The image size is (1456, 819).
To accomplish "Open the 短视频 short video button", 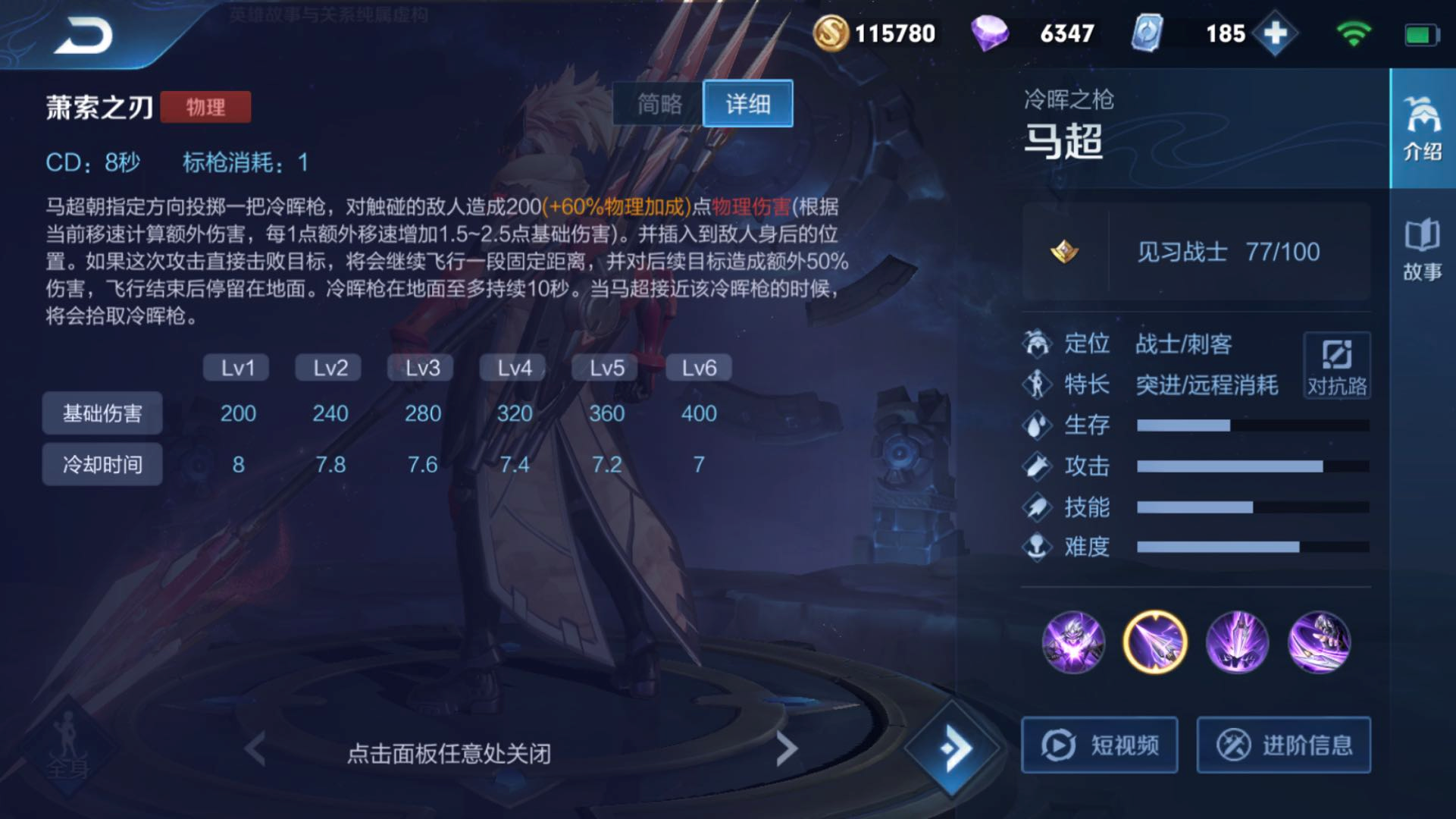I will click(1100, 745).
